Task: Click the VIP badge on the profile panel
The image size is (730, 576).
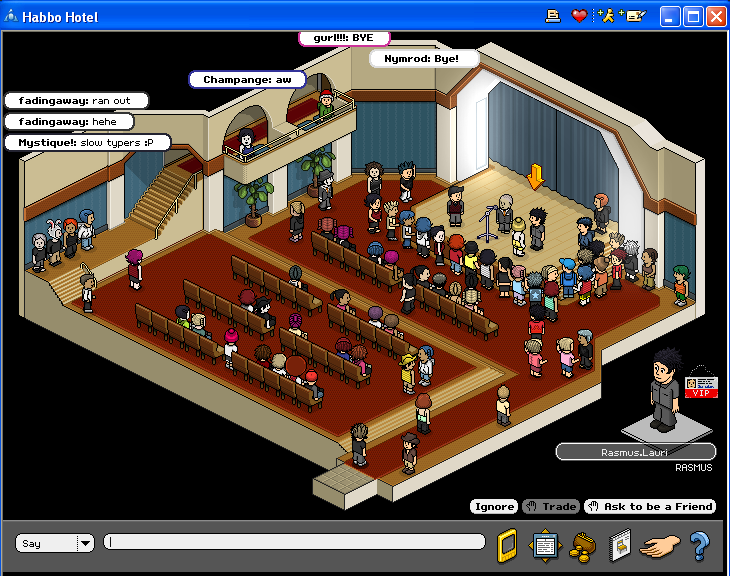Action: pyautogui.click(x=701, y=387)
